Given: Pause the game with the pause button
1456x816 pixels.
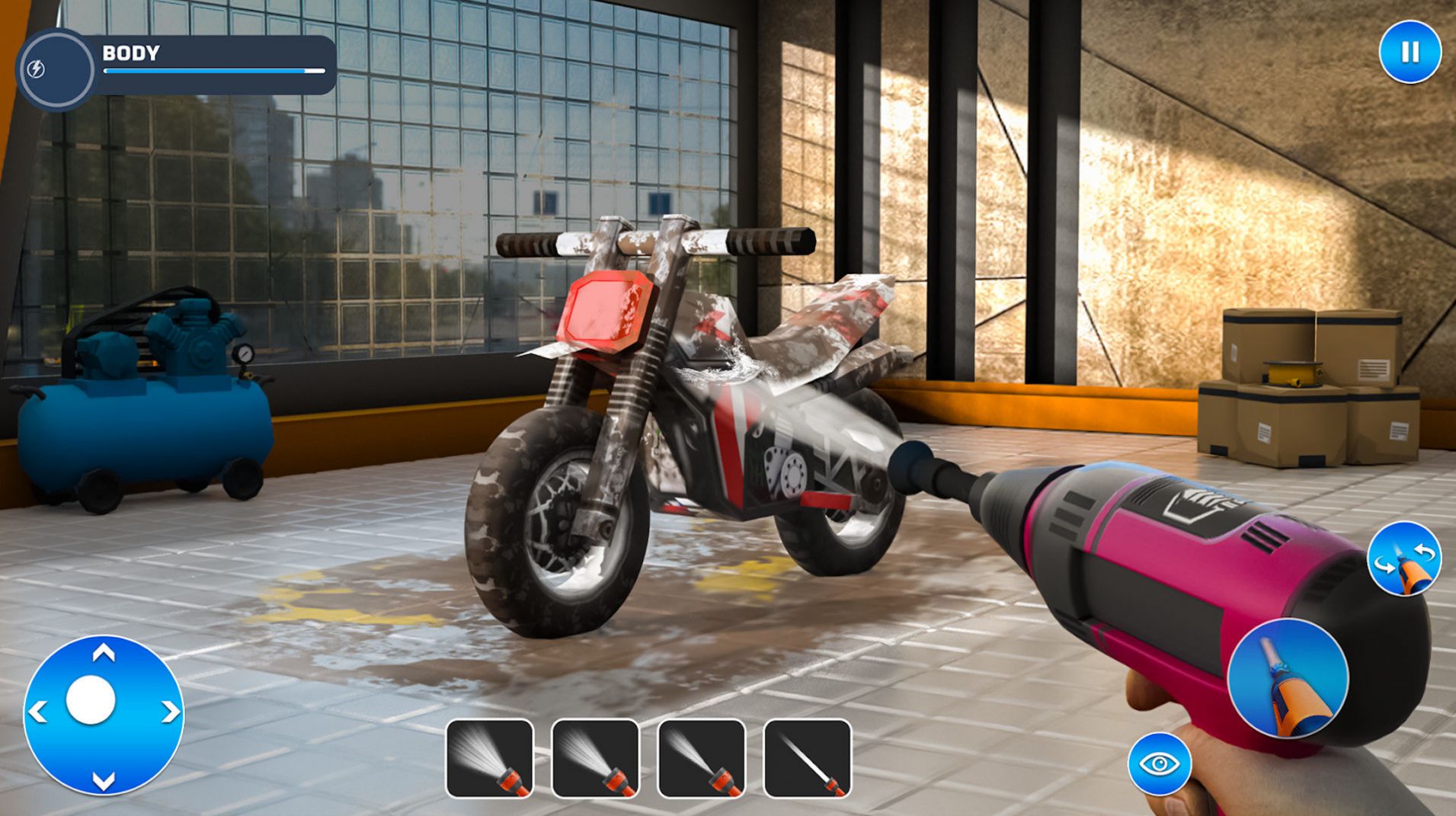Looking at the screenshot, I should click(x=1410, y=52).
